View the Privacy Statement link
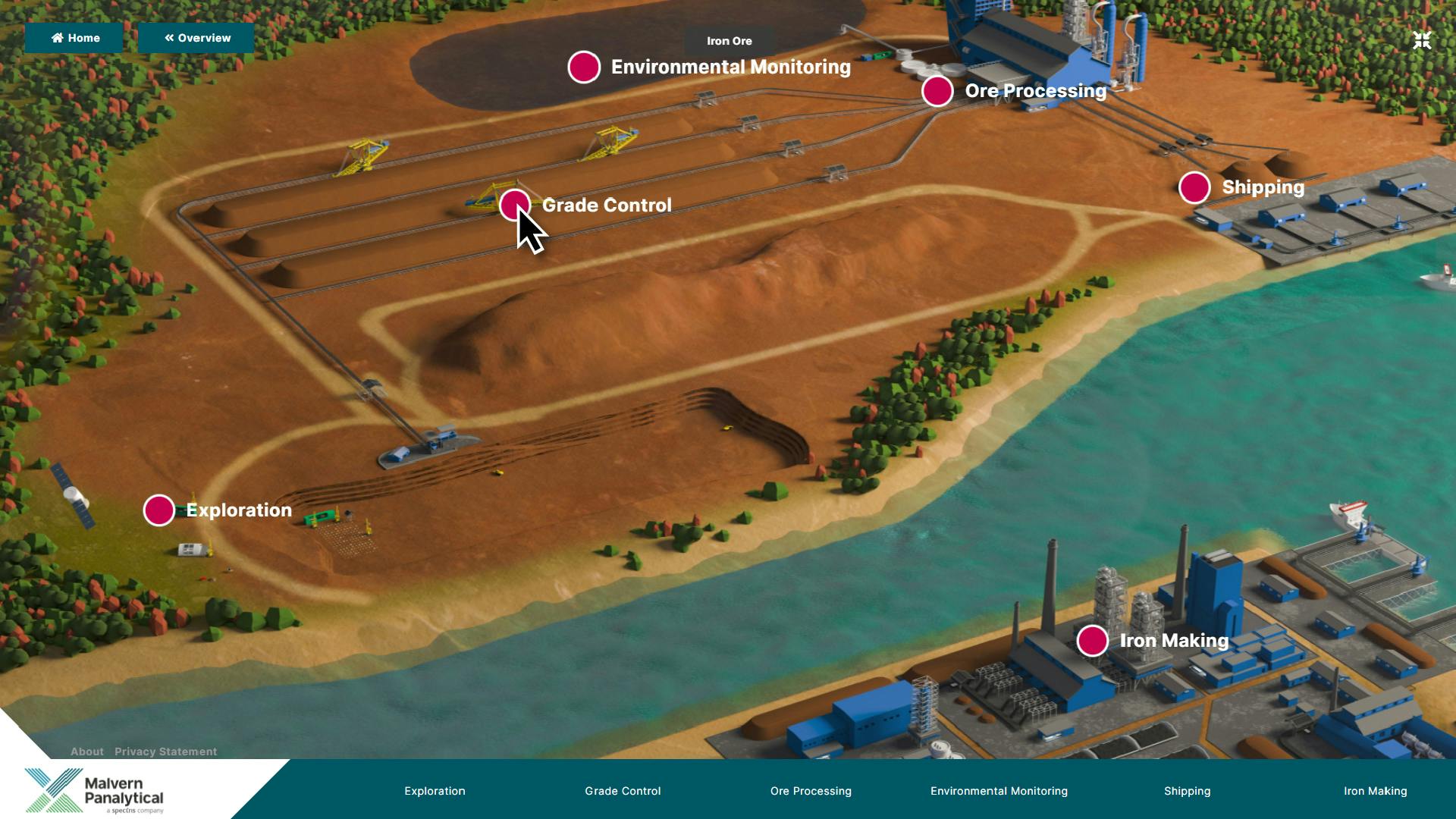The height and width of the screenshot is (819, 1456). (165, 752)
